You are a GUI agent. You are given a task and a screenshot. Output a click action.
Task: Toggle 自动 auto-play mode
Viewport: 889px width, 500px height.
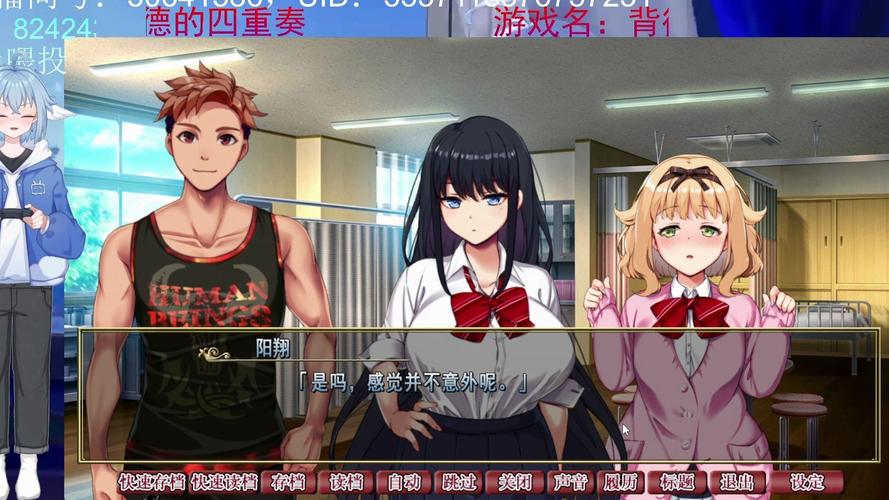coord(404,482)
